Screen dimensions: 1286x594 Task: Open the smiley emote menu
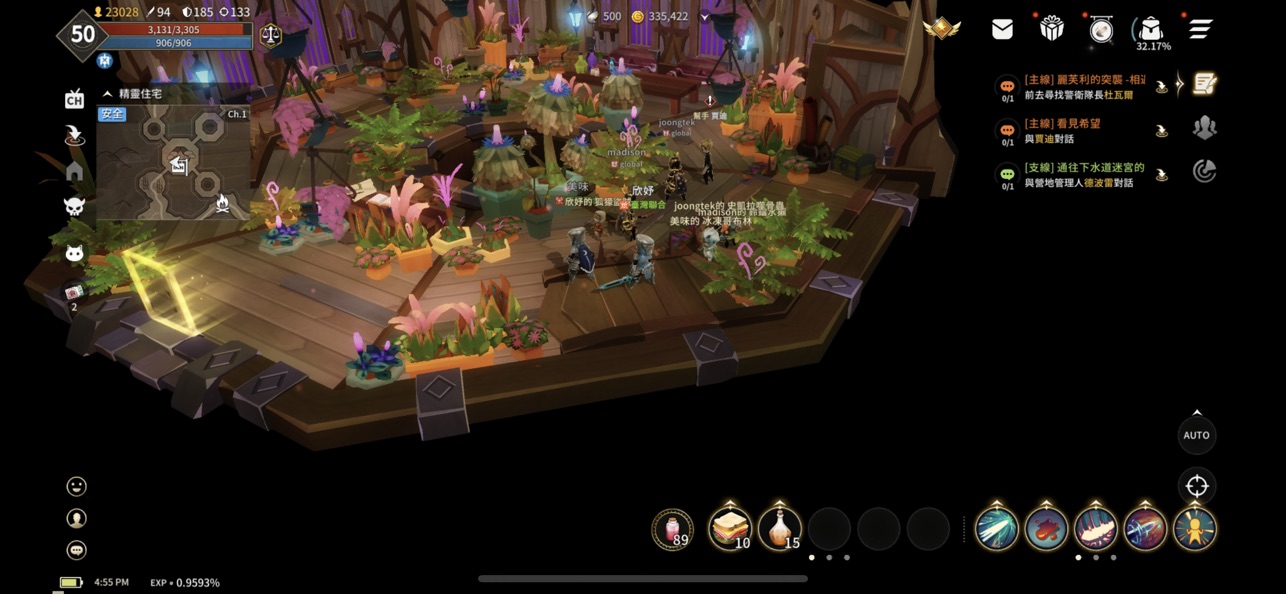76,486
